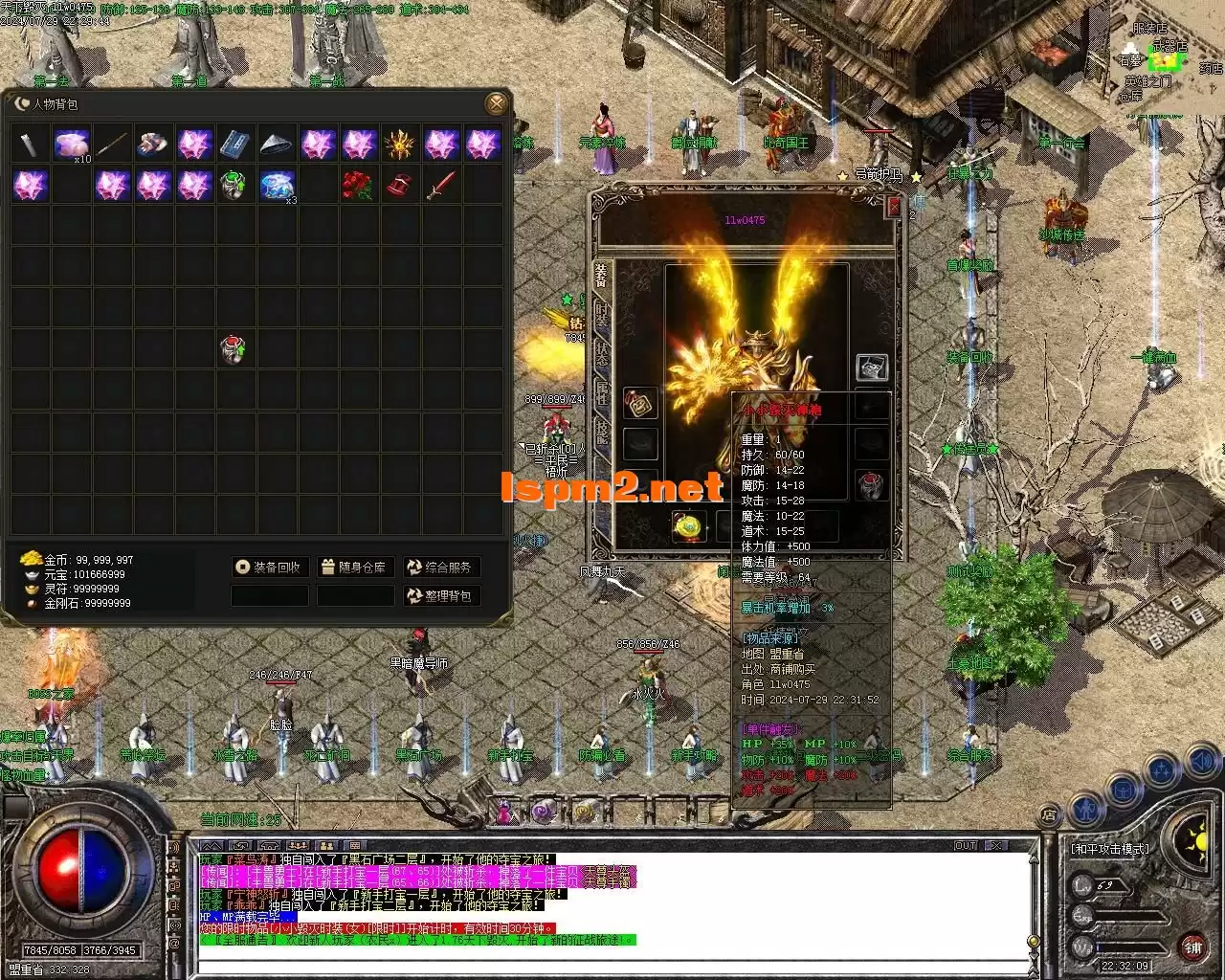Switch to the 时装 fashion tab
The width and height of the screenshot is (1225, 980).
[602, 314]
